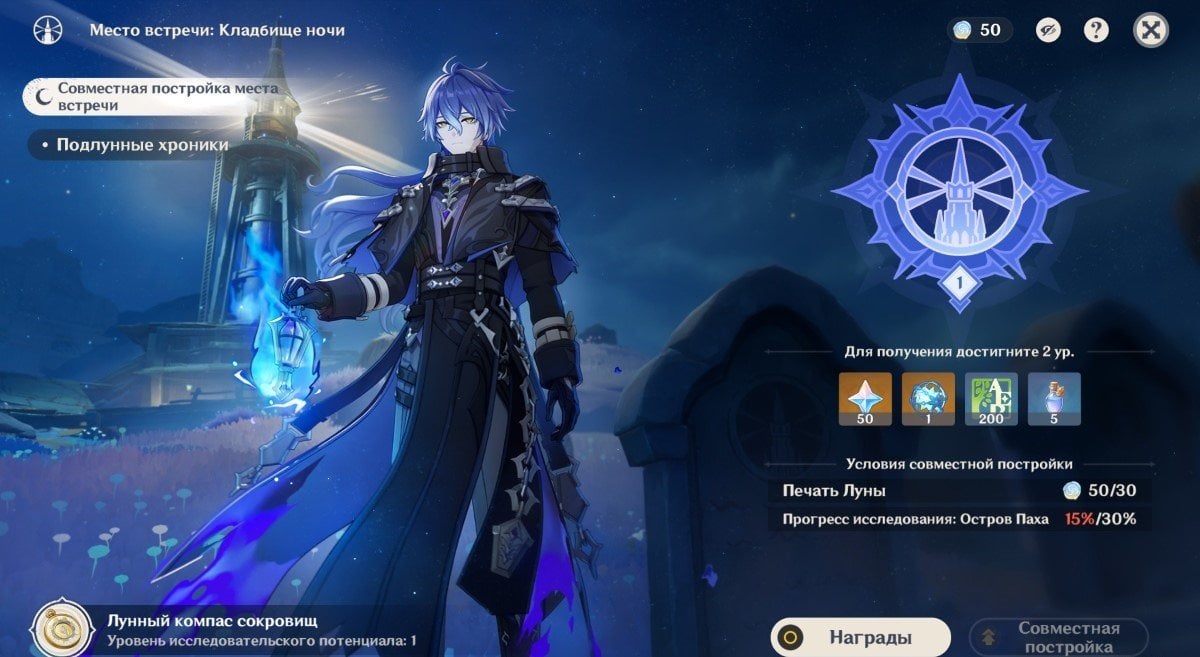Viewport: 1200px width, 657px height.
Task: Select the Остров Паха exploration progress row
Action: (x=958, y=519)
